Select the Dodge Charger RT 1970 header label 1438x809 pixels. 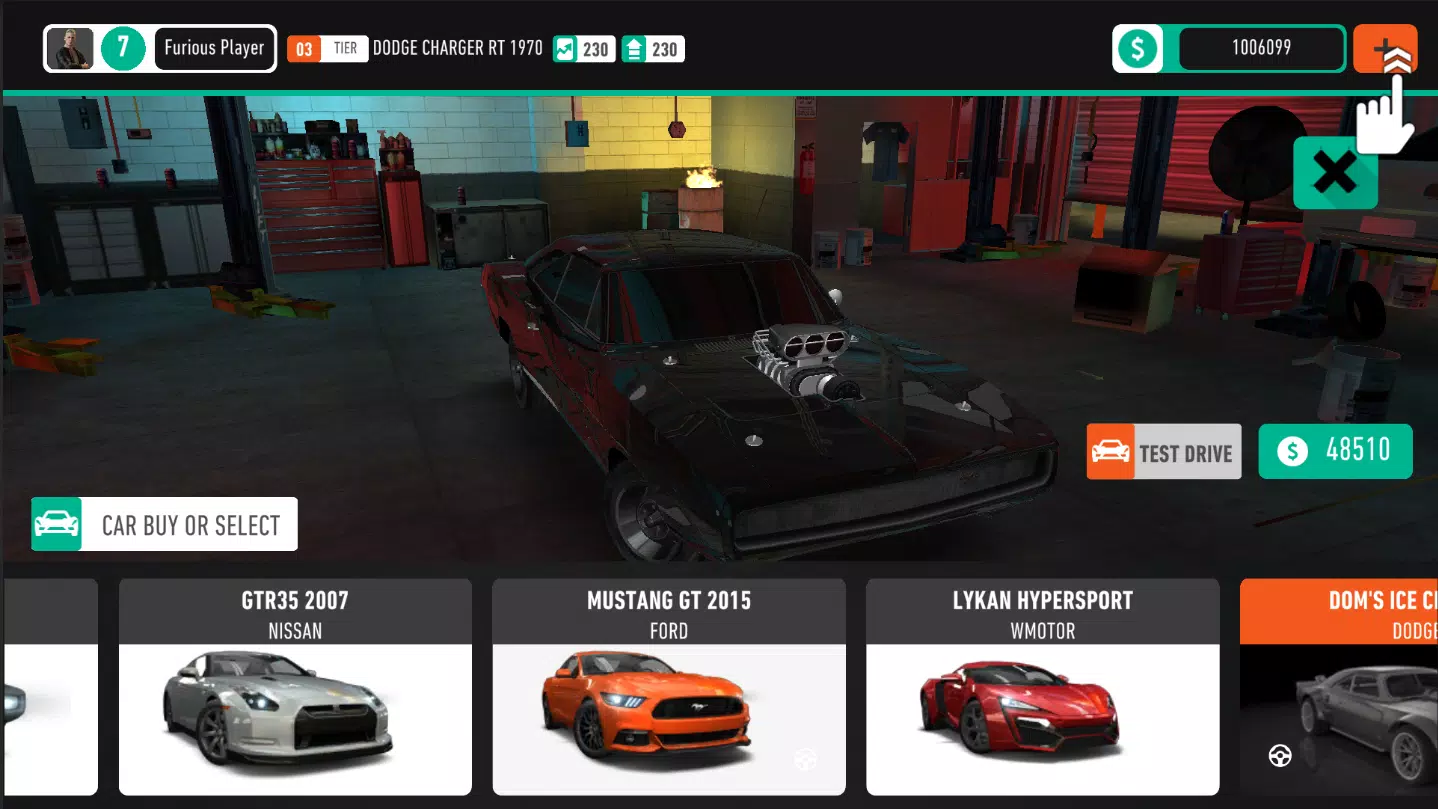(x=456, y=47)
